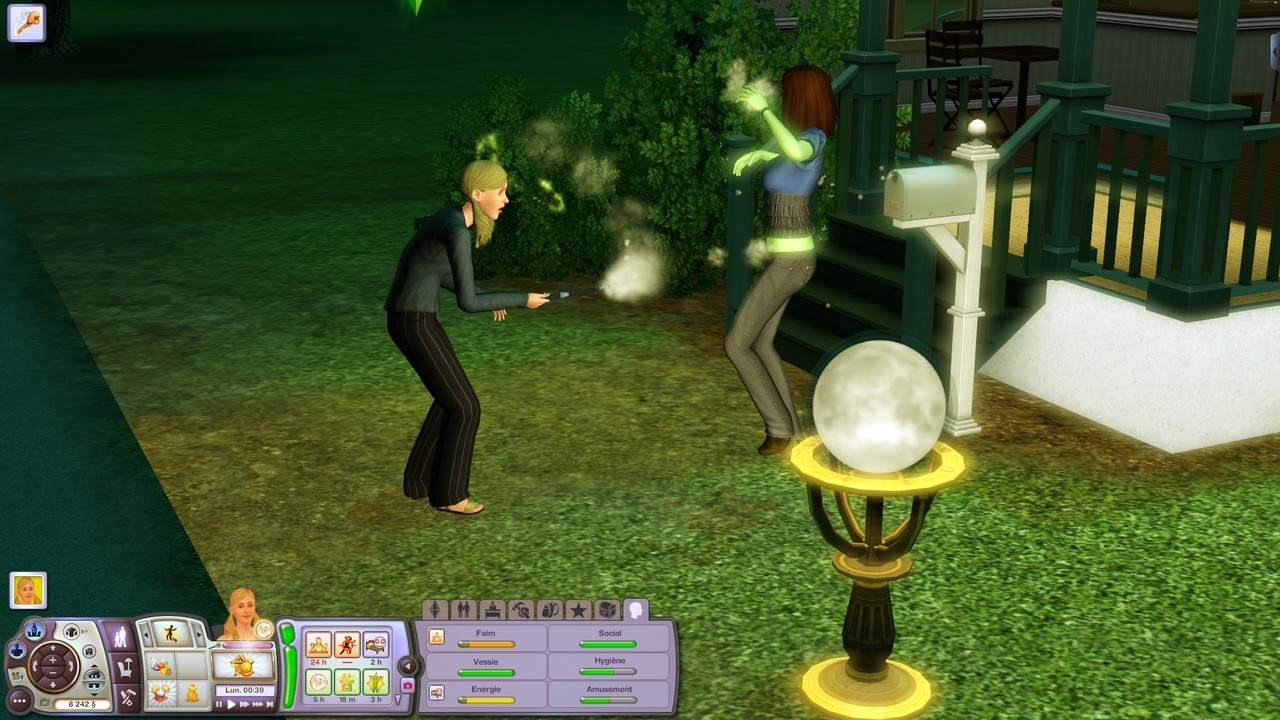Take a snapshot with the pink camera button
The image size is (1280, 720).
[x=407, y=685]
